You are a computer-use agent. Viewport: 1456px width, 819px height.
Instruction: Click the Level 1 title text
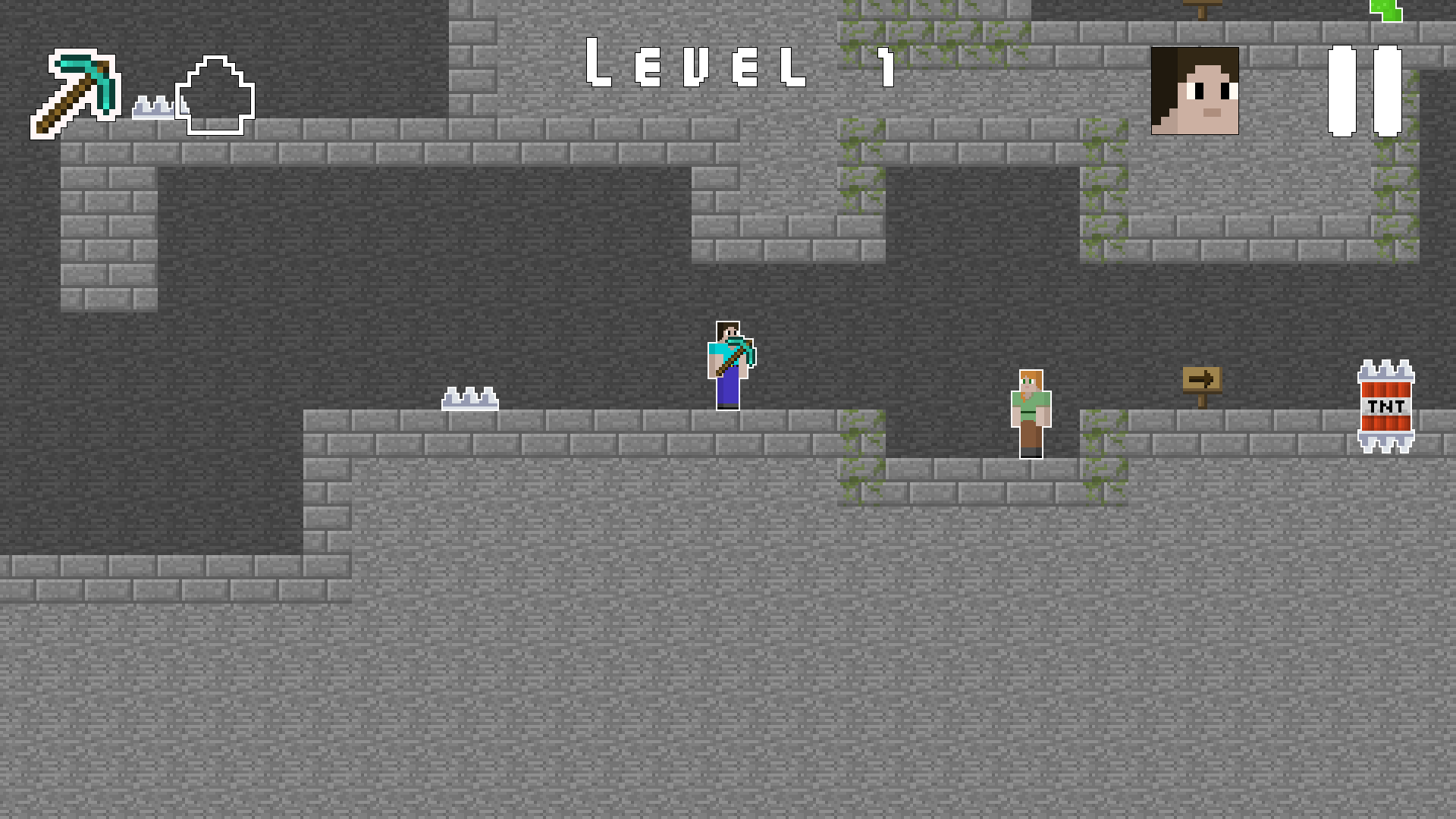pos(739,64)
